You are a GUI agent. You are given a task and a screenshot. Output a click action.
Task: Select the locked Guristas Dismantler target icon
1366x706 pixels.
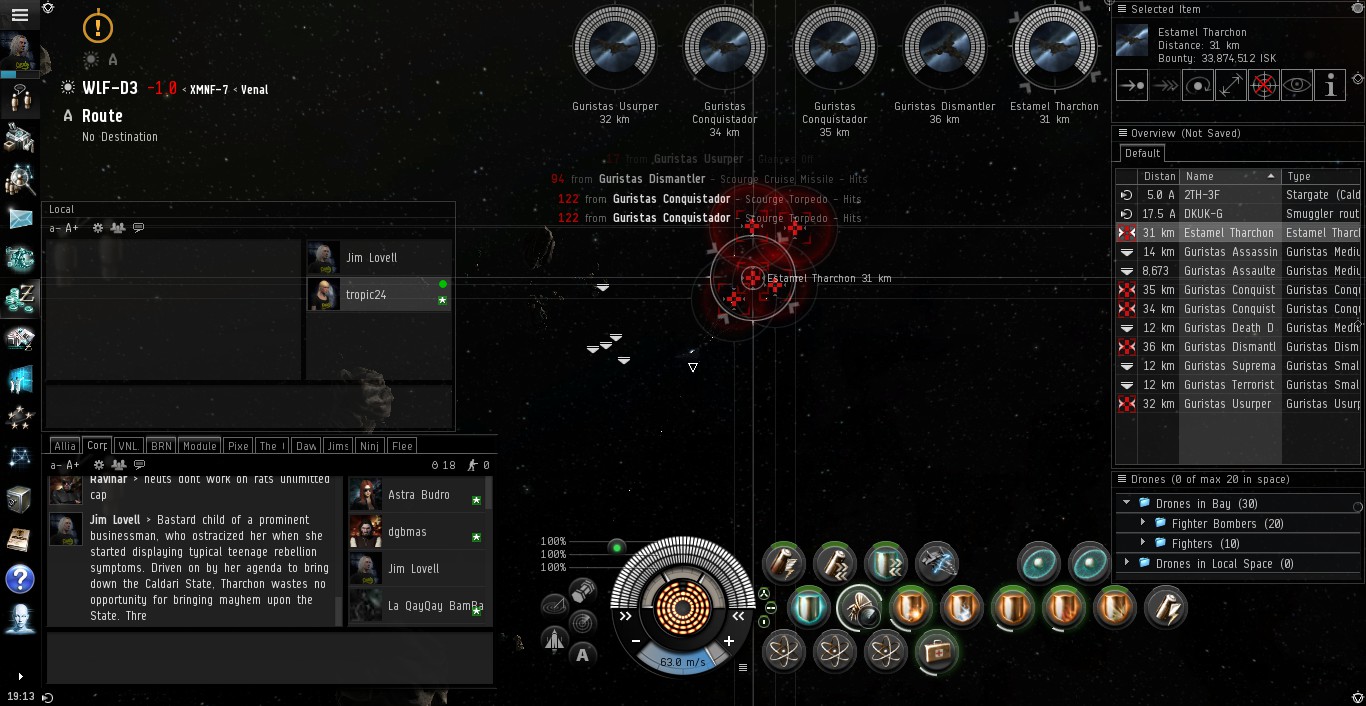tap(944, 49)
